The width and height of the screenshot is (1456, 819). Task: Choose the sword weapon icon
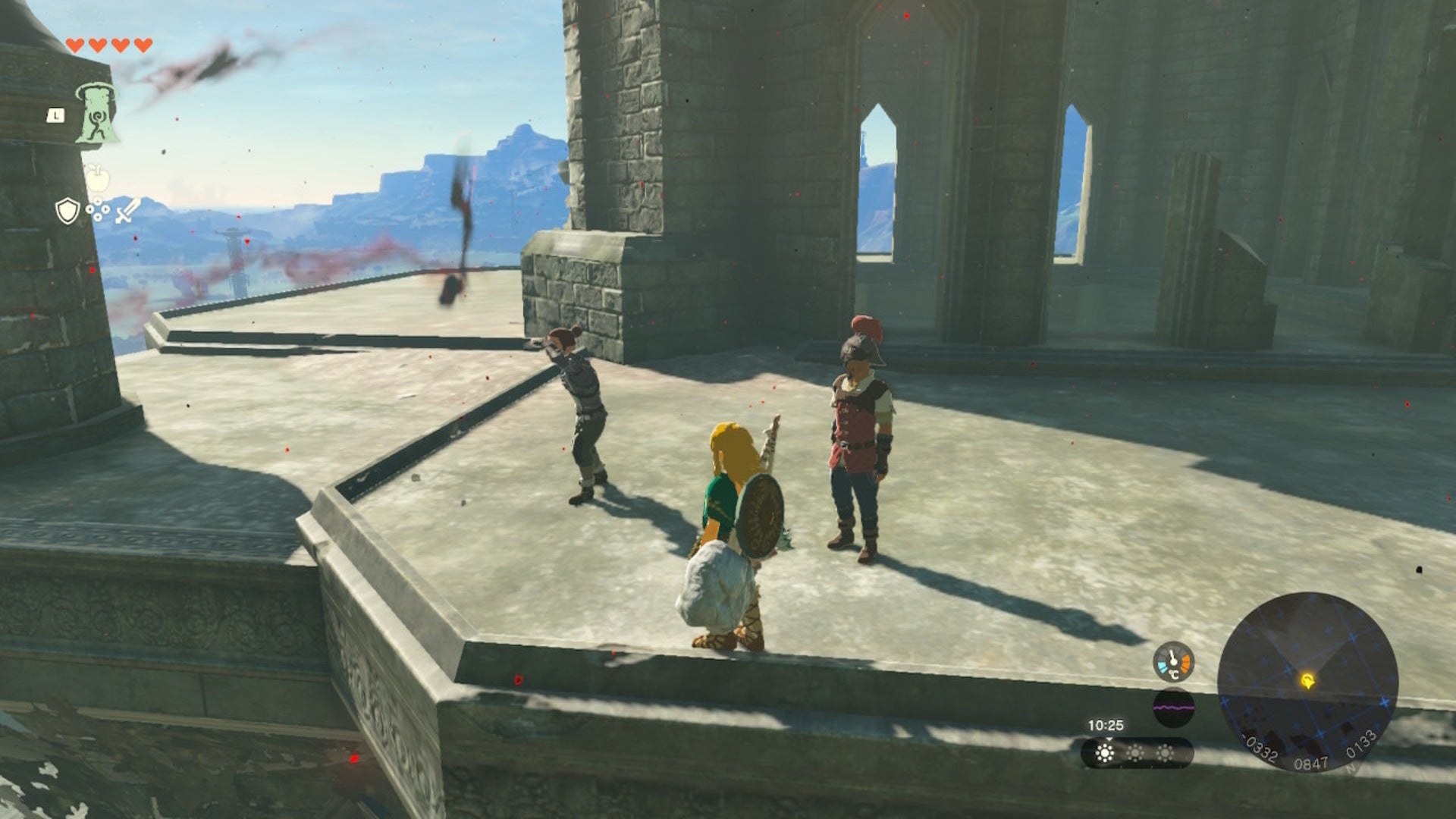[127, 211]
